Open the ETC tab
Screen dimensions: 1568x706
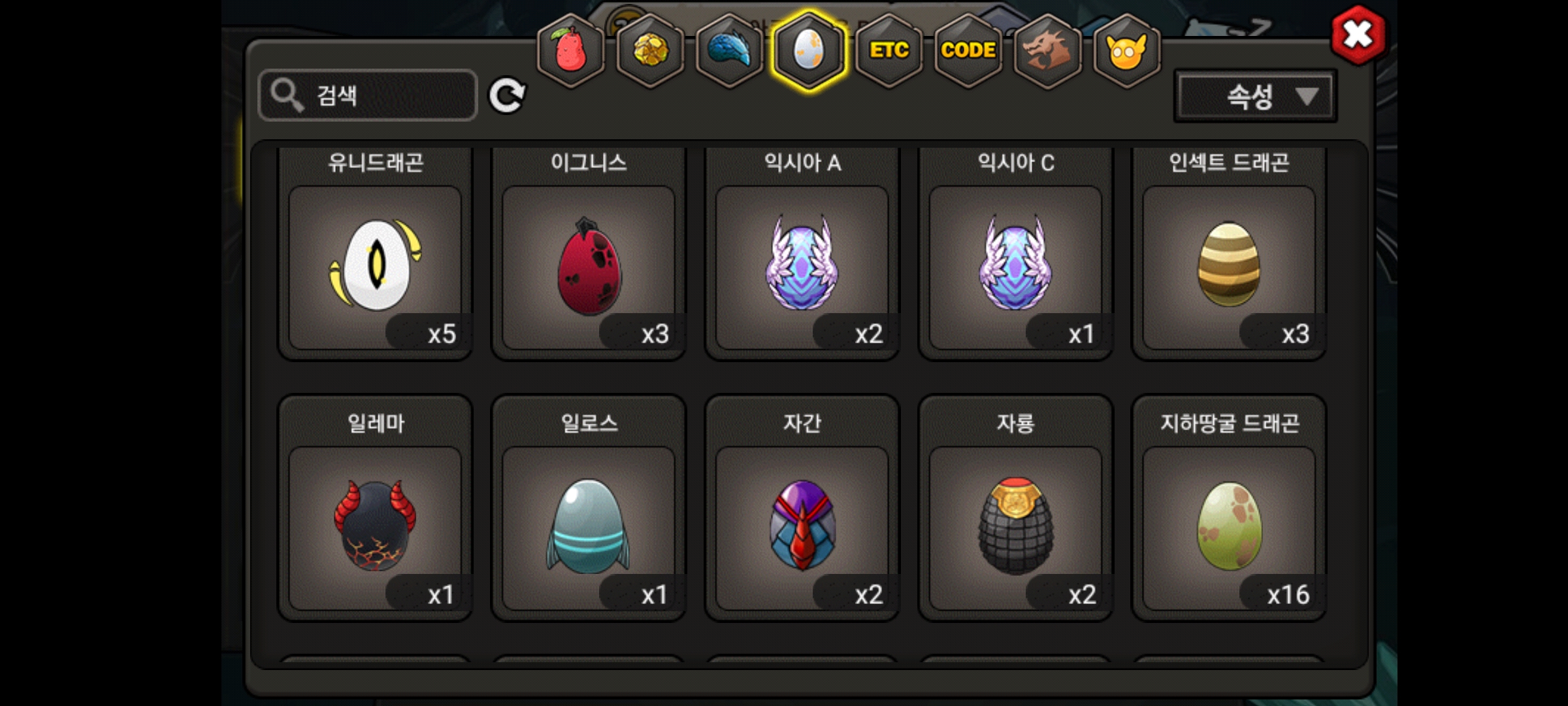coord(889,51)
